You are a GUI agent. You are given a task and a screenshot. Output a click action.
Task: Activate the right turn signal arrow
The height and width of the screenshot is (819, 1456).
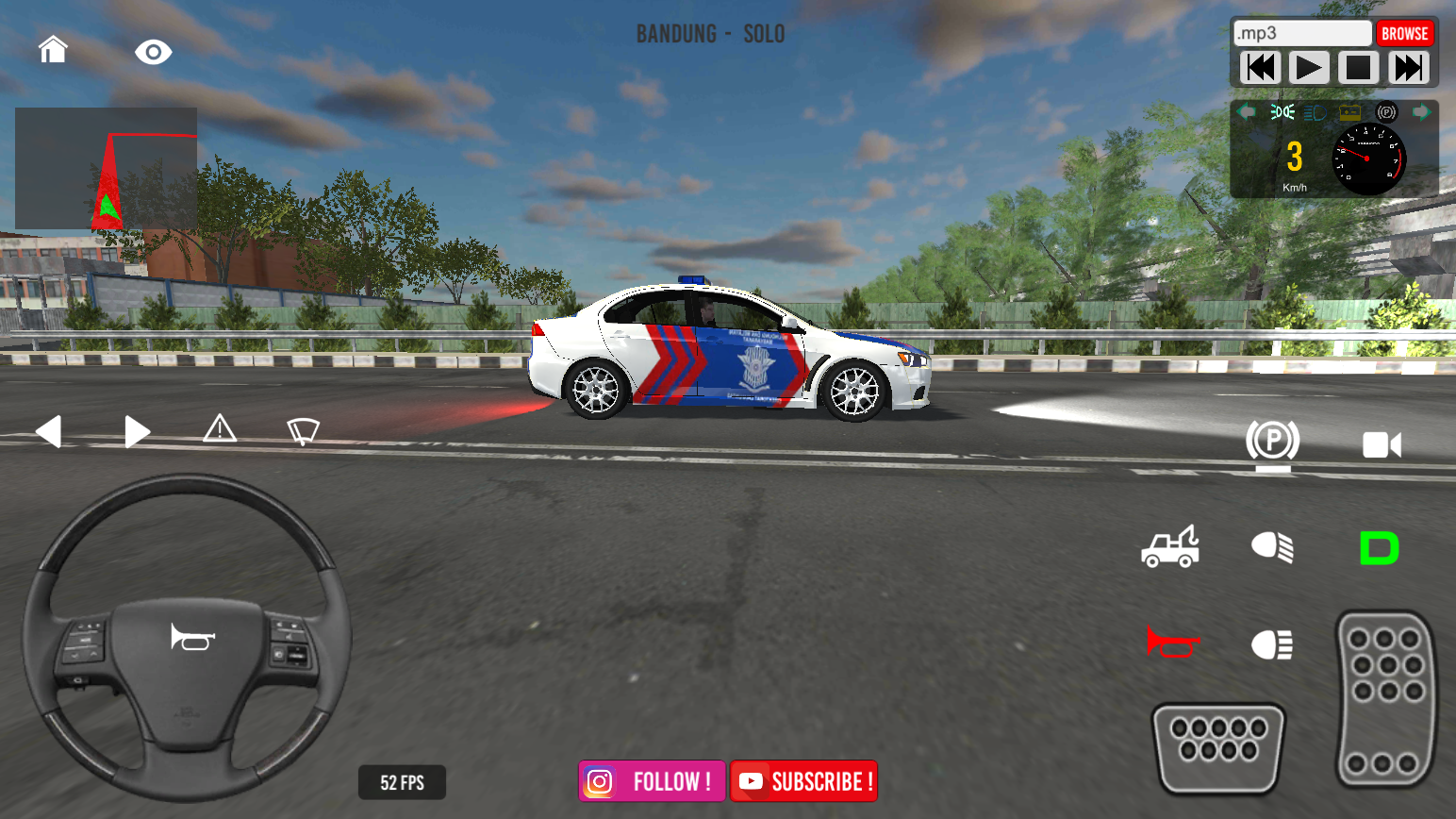coord(137,432)
